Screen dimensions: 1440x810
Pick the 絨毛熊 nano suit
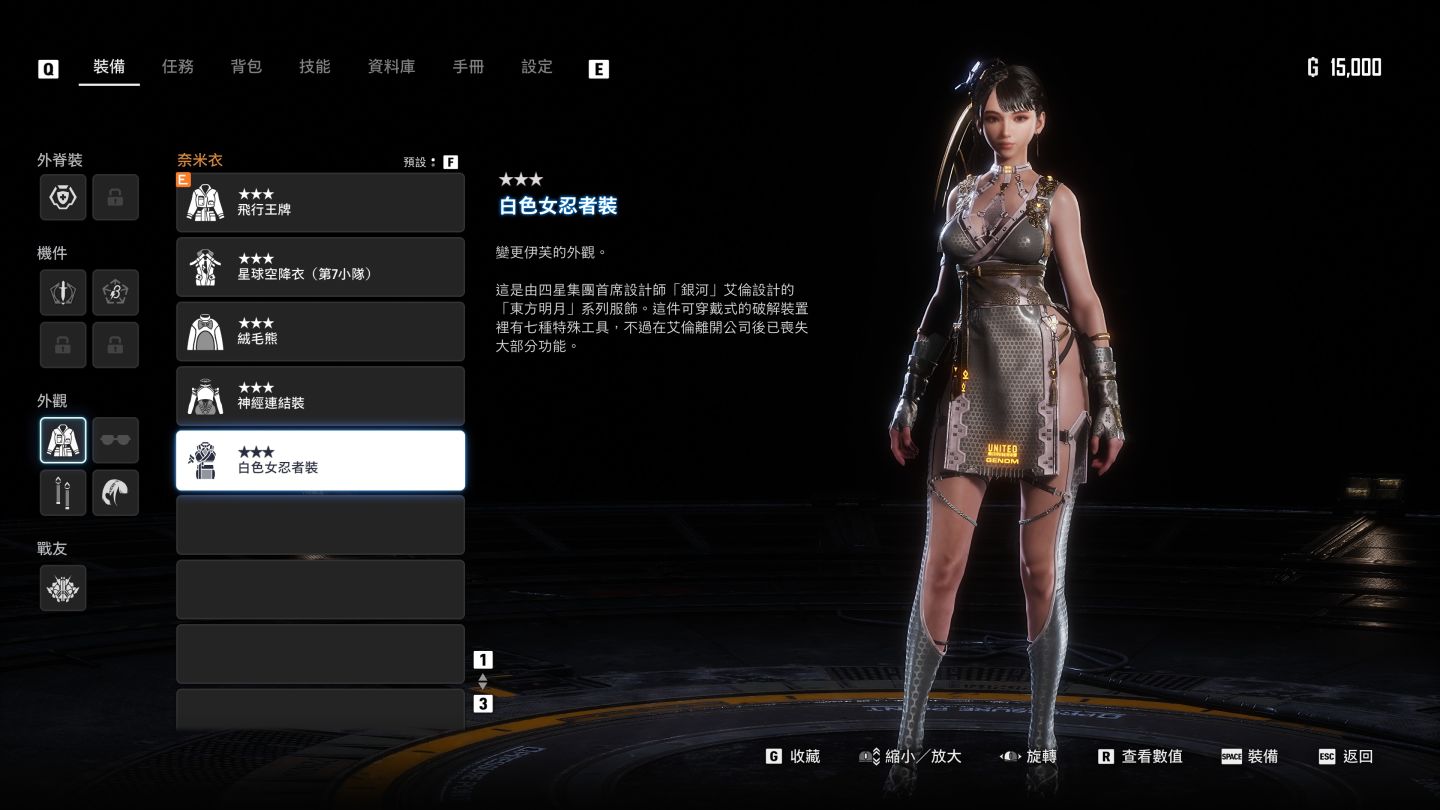point(320,331)
